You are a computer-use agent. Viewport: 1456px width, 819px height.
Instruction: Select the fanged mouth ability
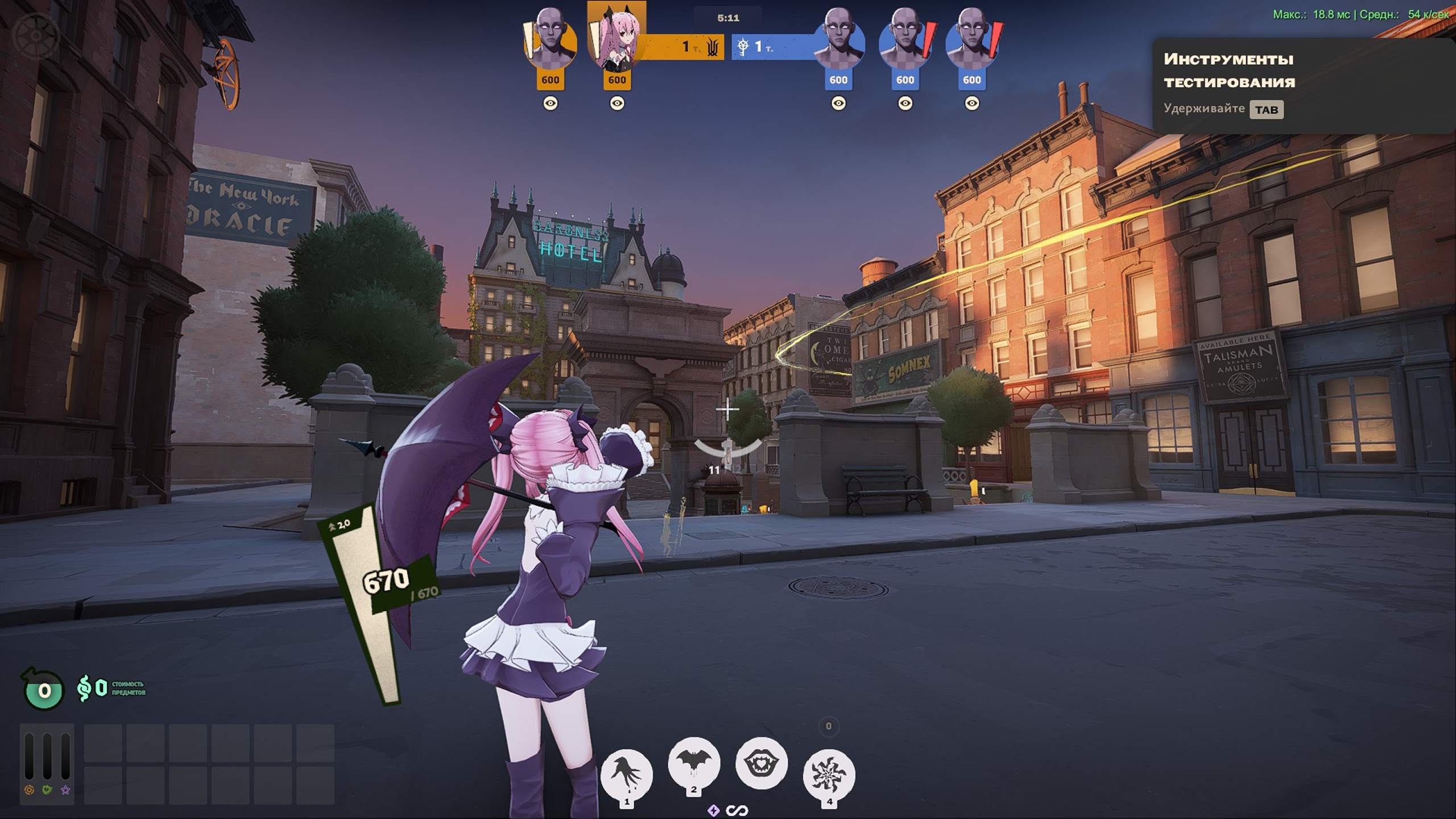(761, 763)
